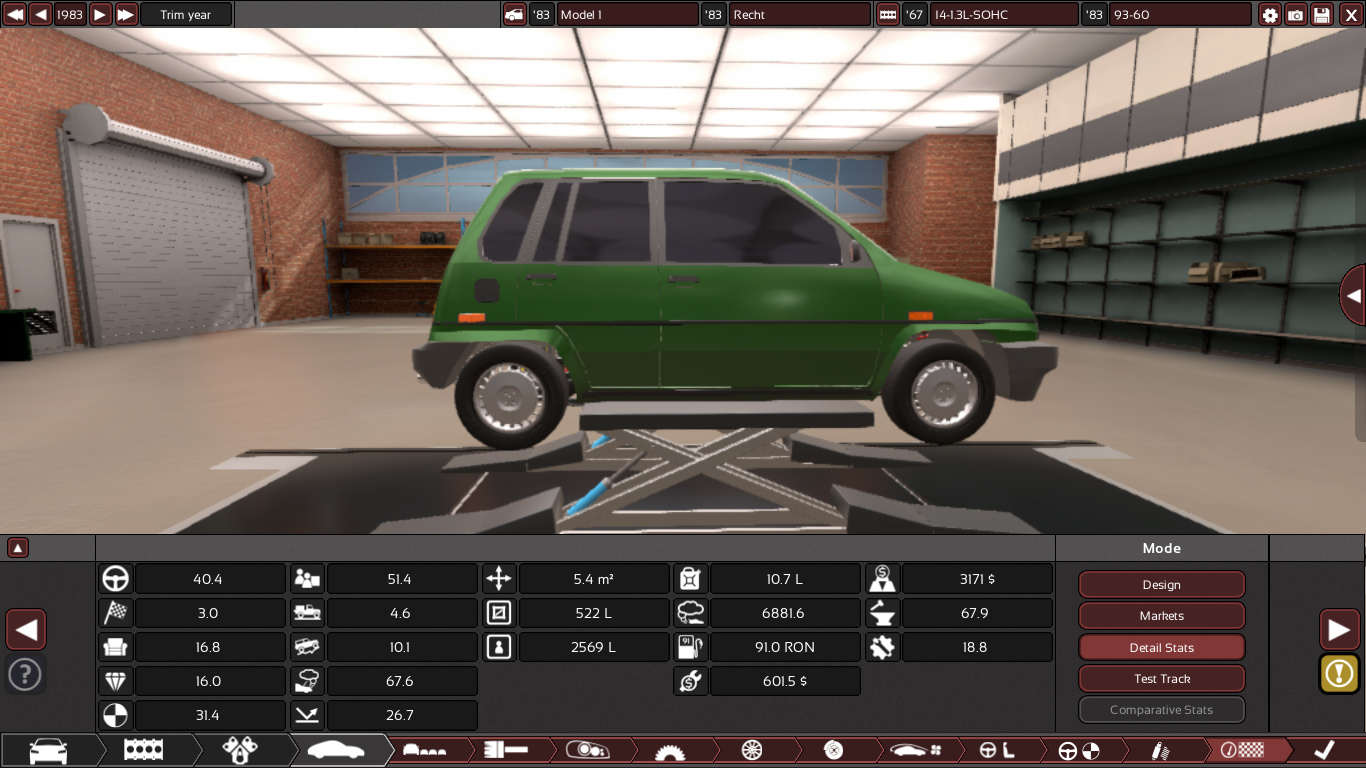Close the car designer with the X
1366x768 pixels.
point(1350,15)
